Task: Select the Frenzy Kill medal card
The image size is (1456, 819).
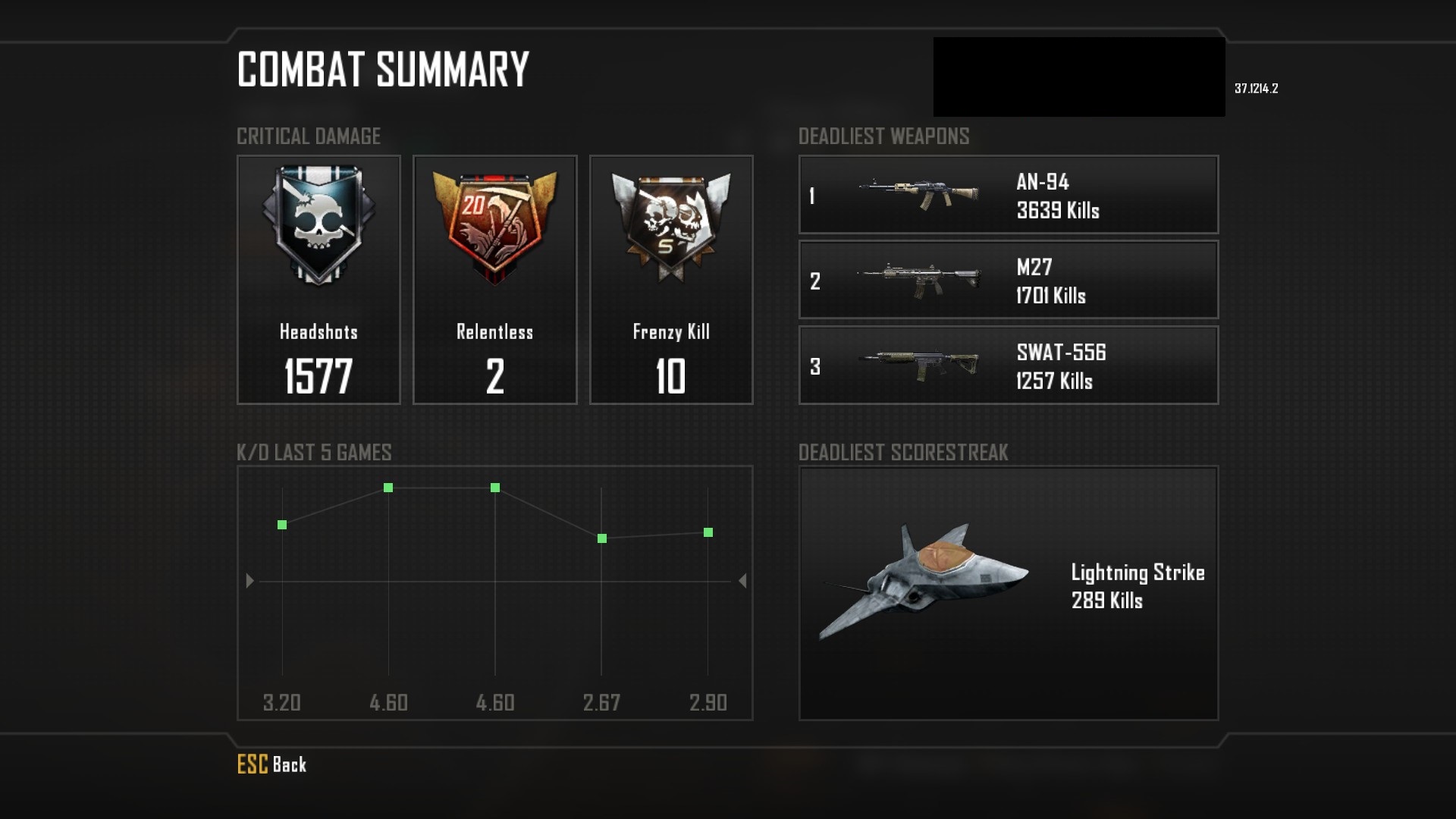Action: (x=671, y=280)
